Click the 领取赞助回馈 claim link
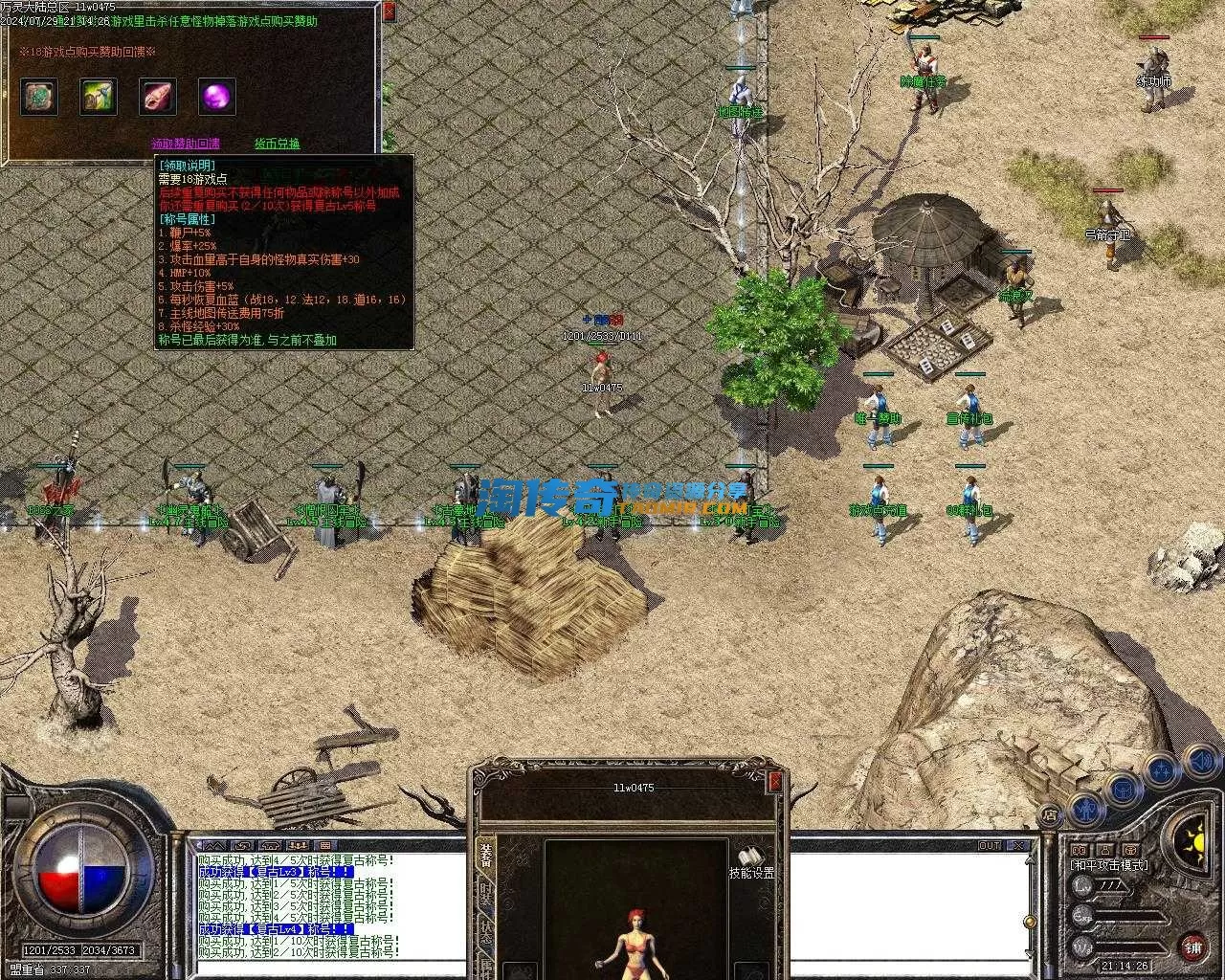 click(186, 144)
